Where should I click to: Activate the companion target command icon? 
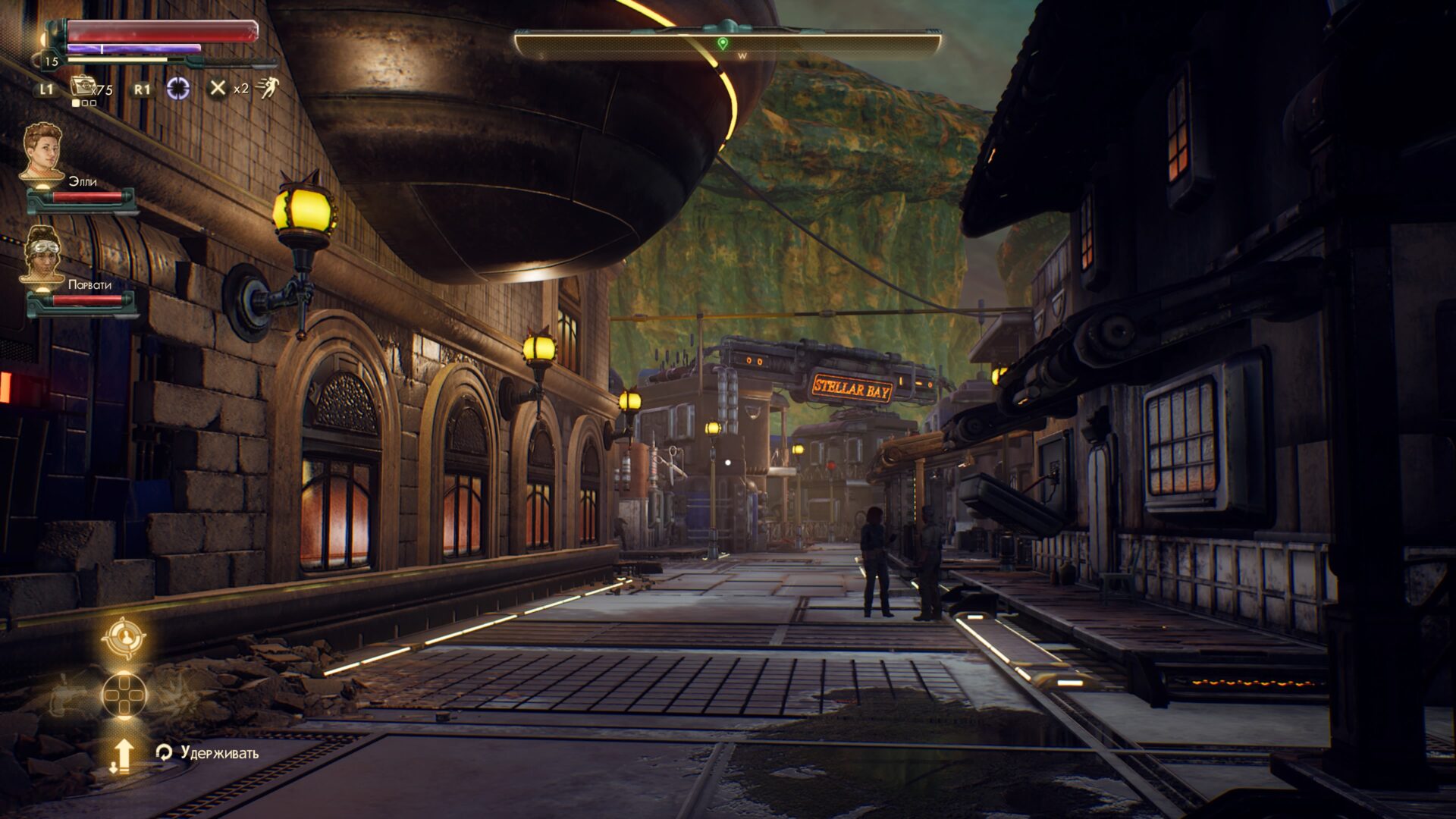124,639
